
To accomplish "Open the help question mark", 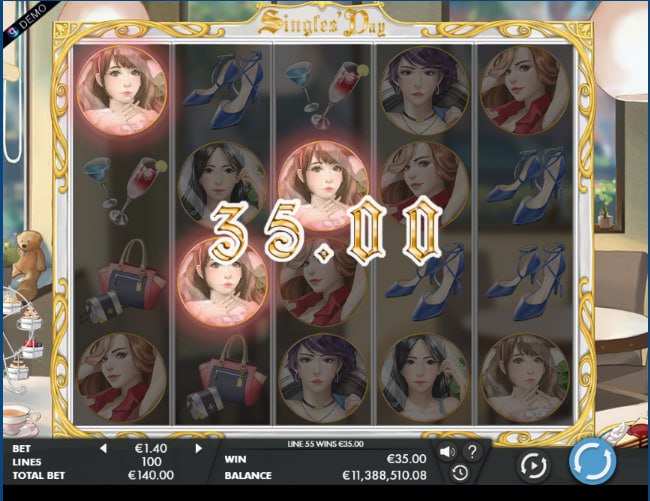I will pyautogui.click(x=472, y=451).
